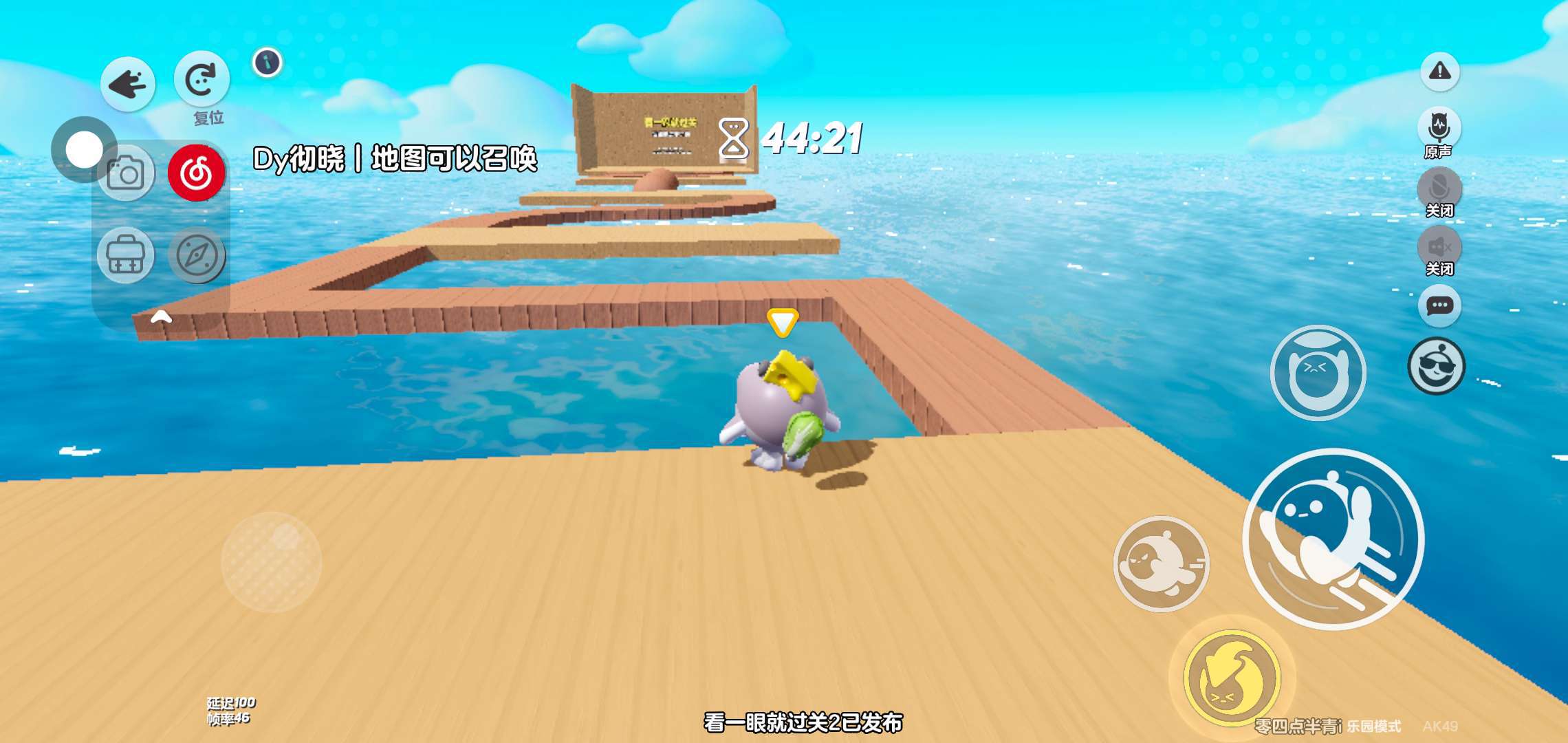The height and width of the screenshot is (743, 1568).
Task: Open the sunglasses emote face button
Action: [1437, 365]
